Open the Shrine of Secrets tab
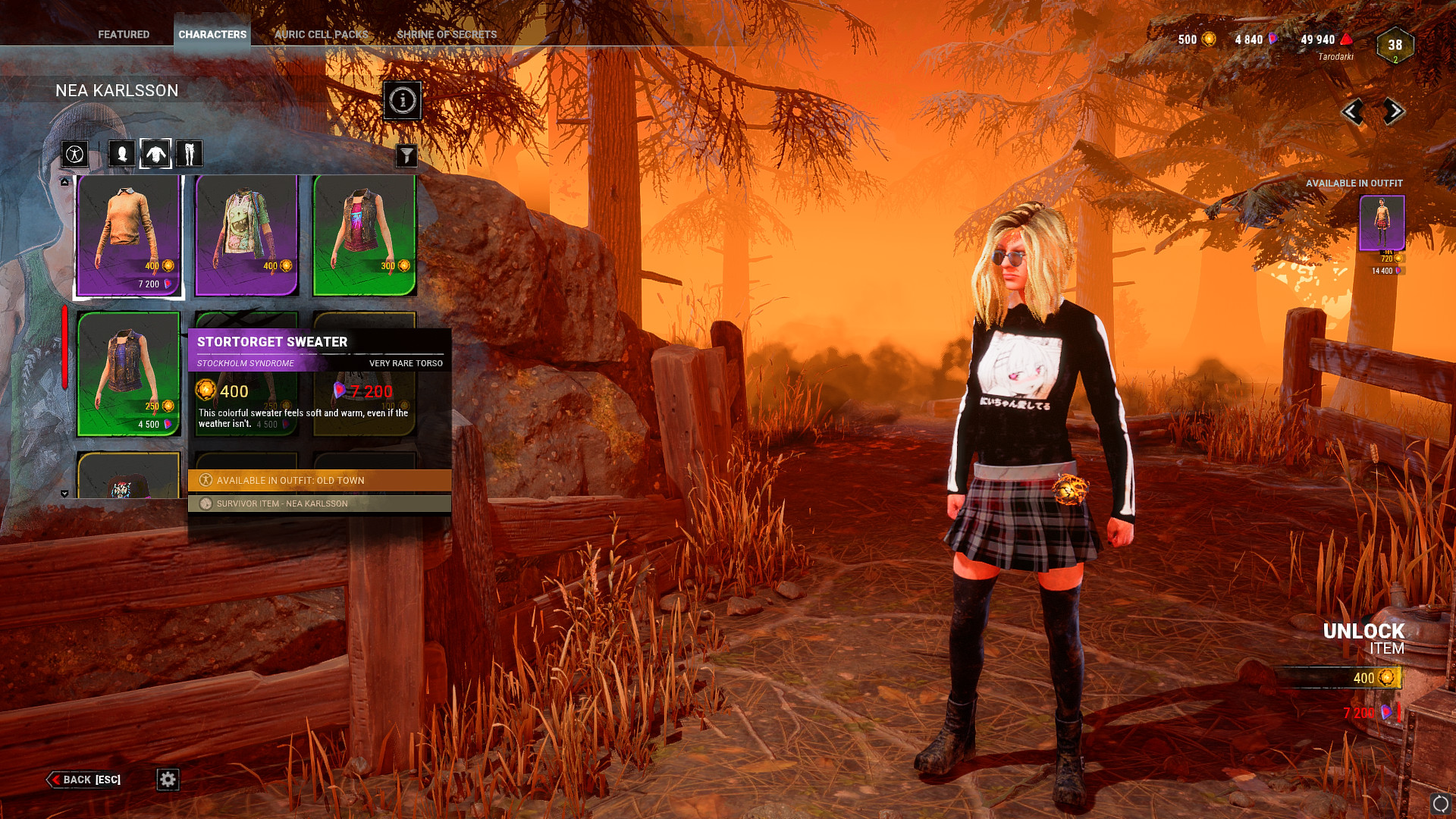This screenshot has height=819, width=1456. pyautogui.click(x=446, y=34)
